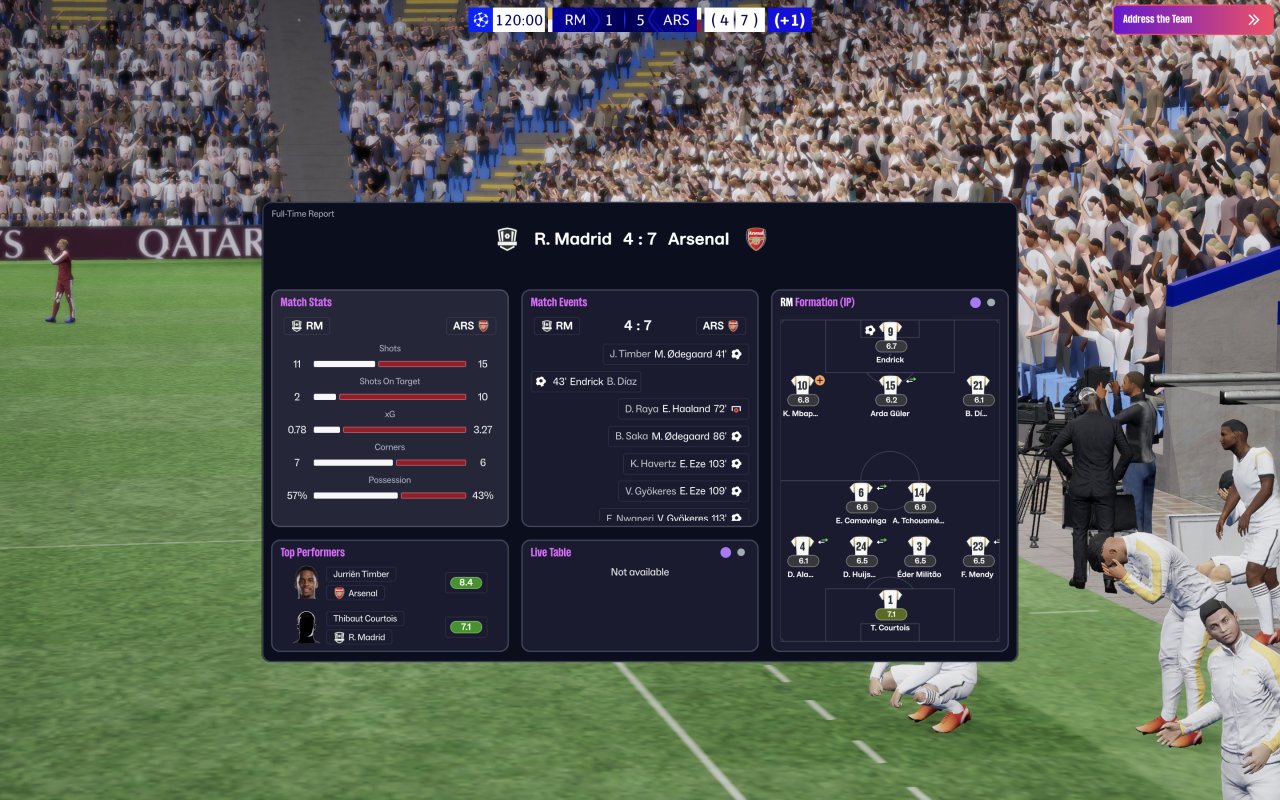The height and width of the screenshot is (800, 1280).
Task: Select Arda Güler's number 15 shirt
Action: (890, 385)
